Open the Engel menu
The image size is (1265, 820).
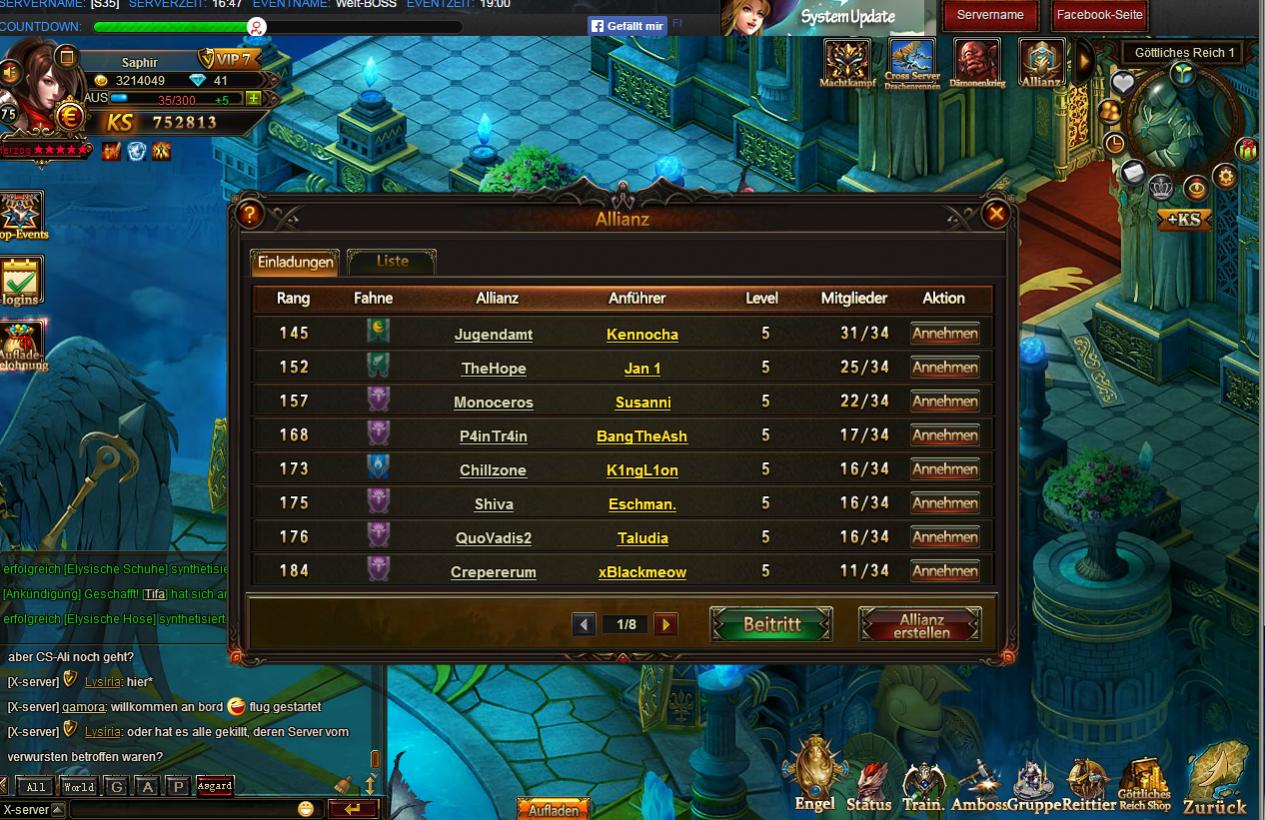pyautogui.click(x=815, y=775)
